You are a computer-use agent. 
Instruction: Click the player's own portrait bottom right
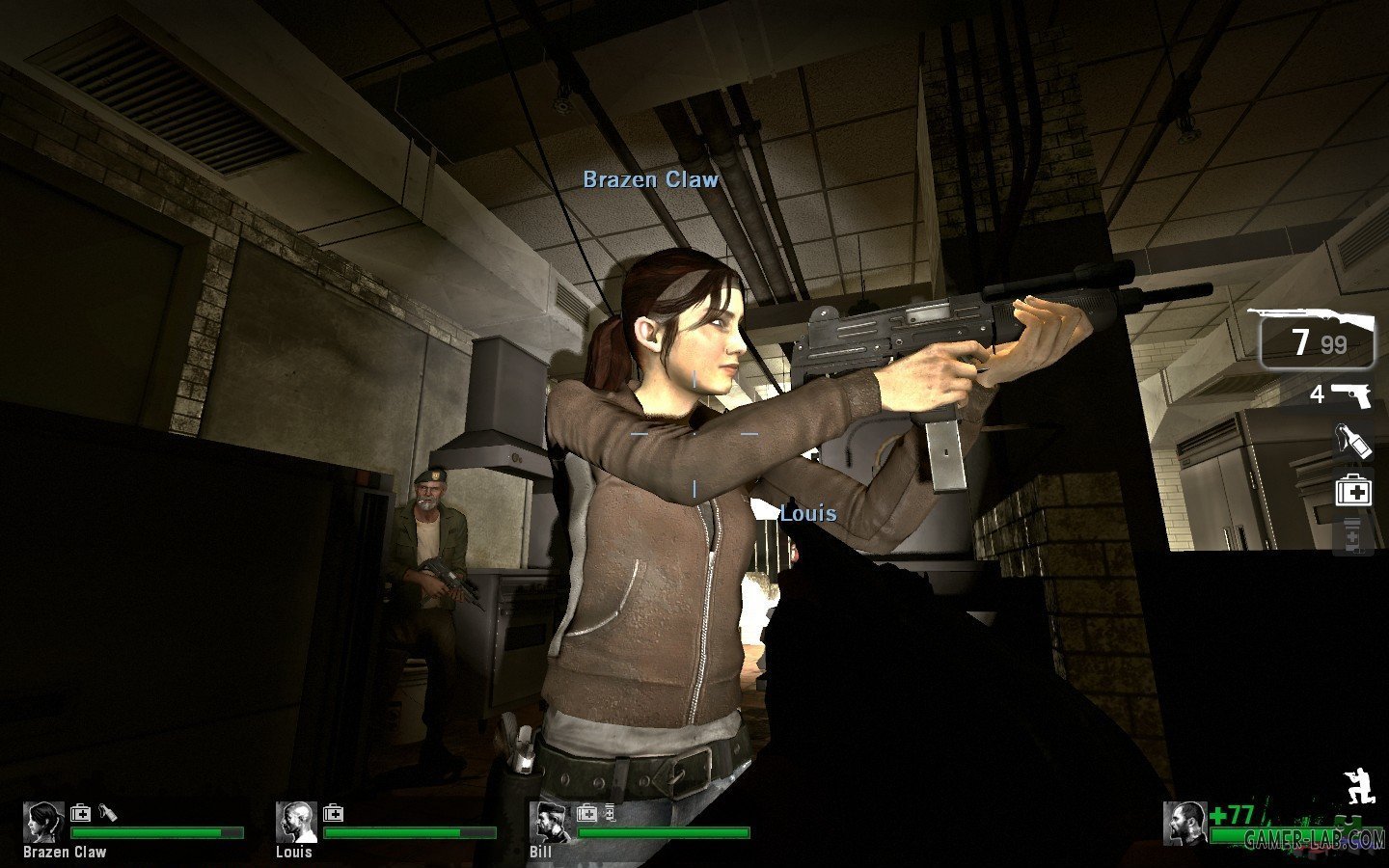[x=1185, y=823]
